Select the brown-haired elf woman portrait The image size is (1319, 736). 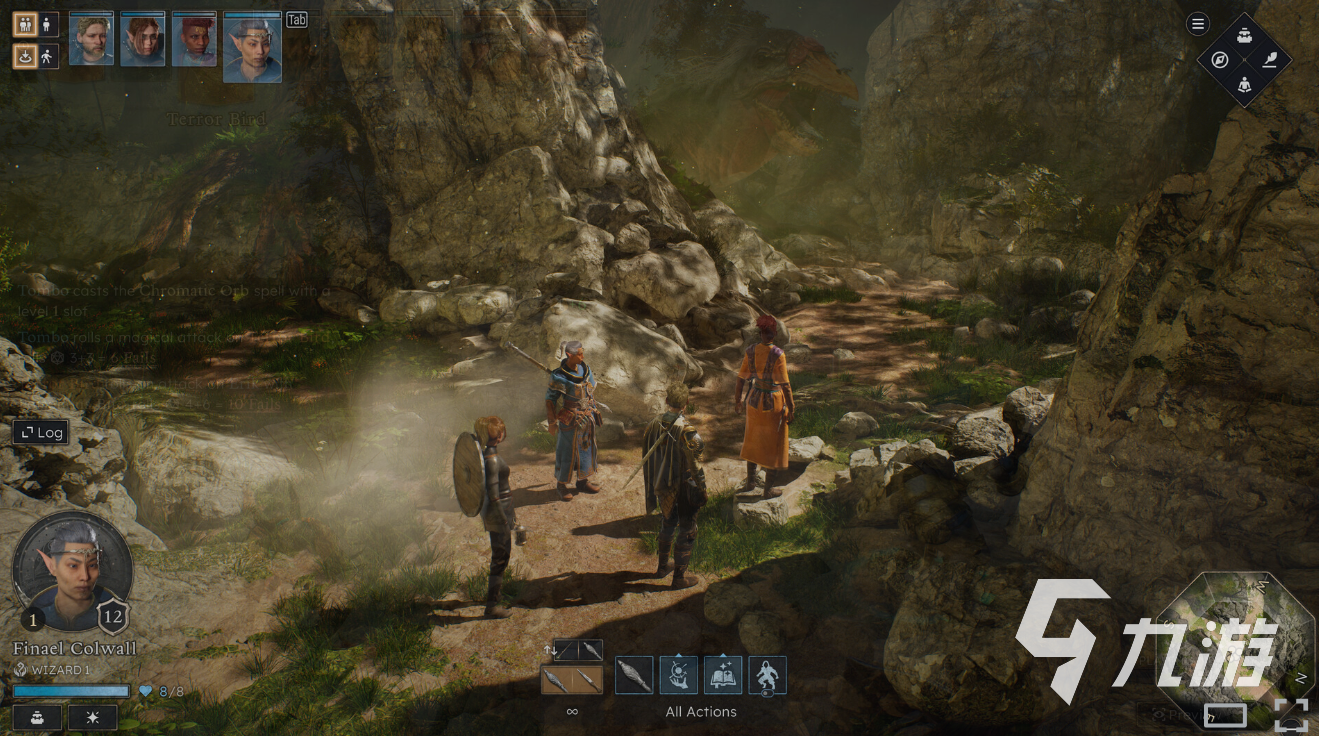coord(142,40)
